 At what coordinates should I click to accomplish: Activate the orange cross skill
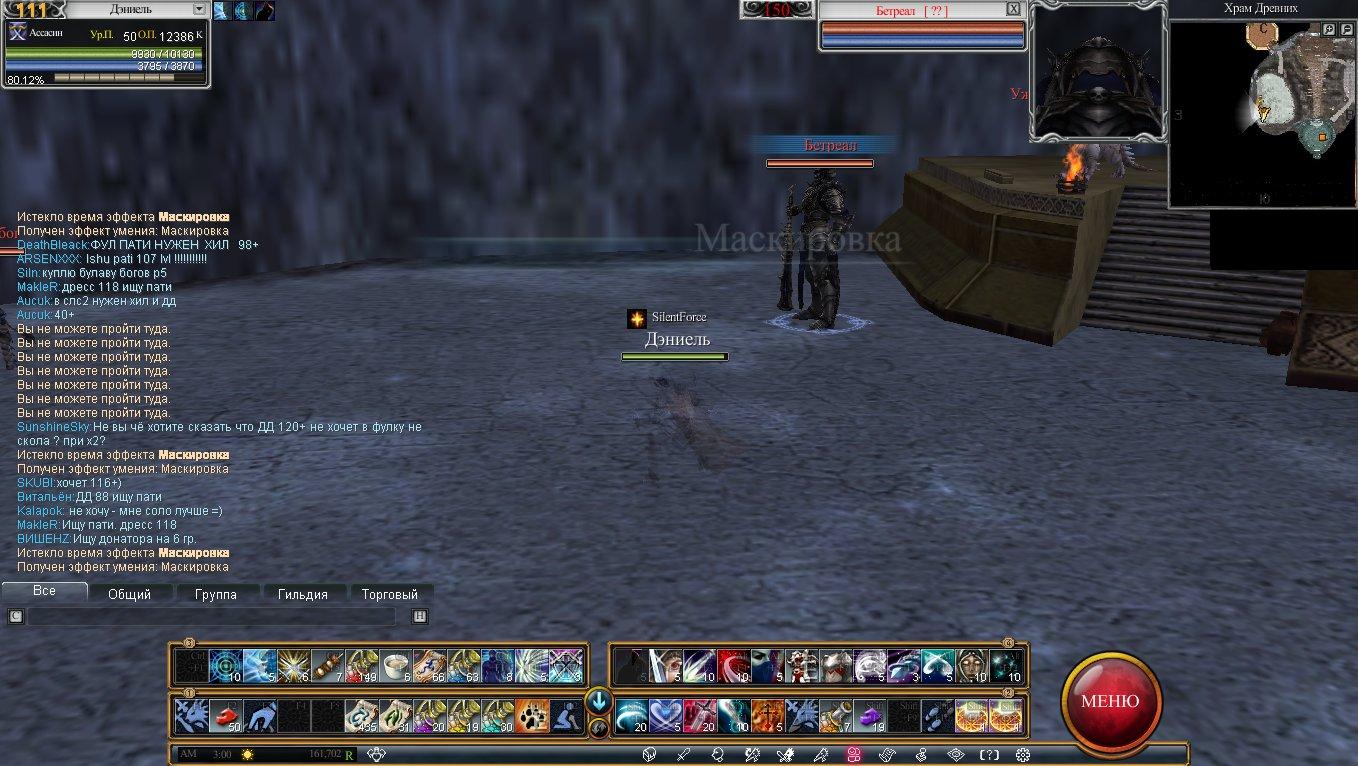tap(769, 716)
